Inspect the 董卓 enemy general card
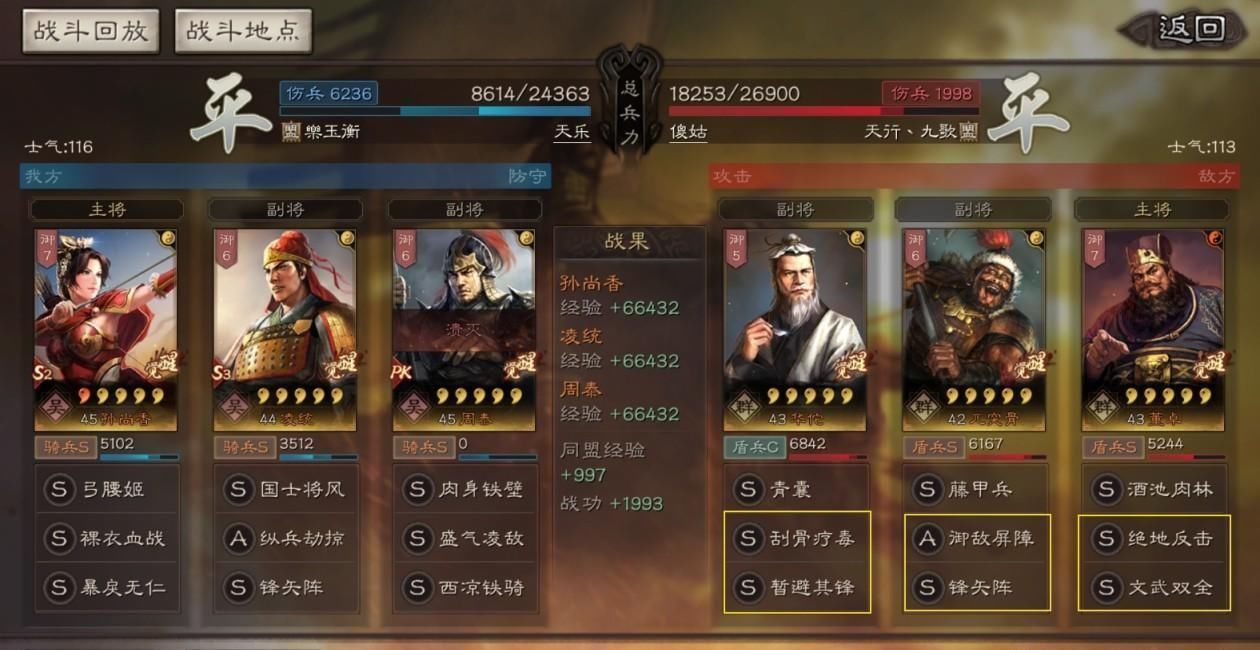Screen dimensions: 1260x650 point(1152,330)
